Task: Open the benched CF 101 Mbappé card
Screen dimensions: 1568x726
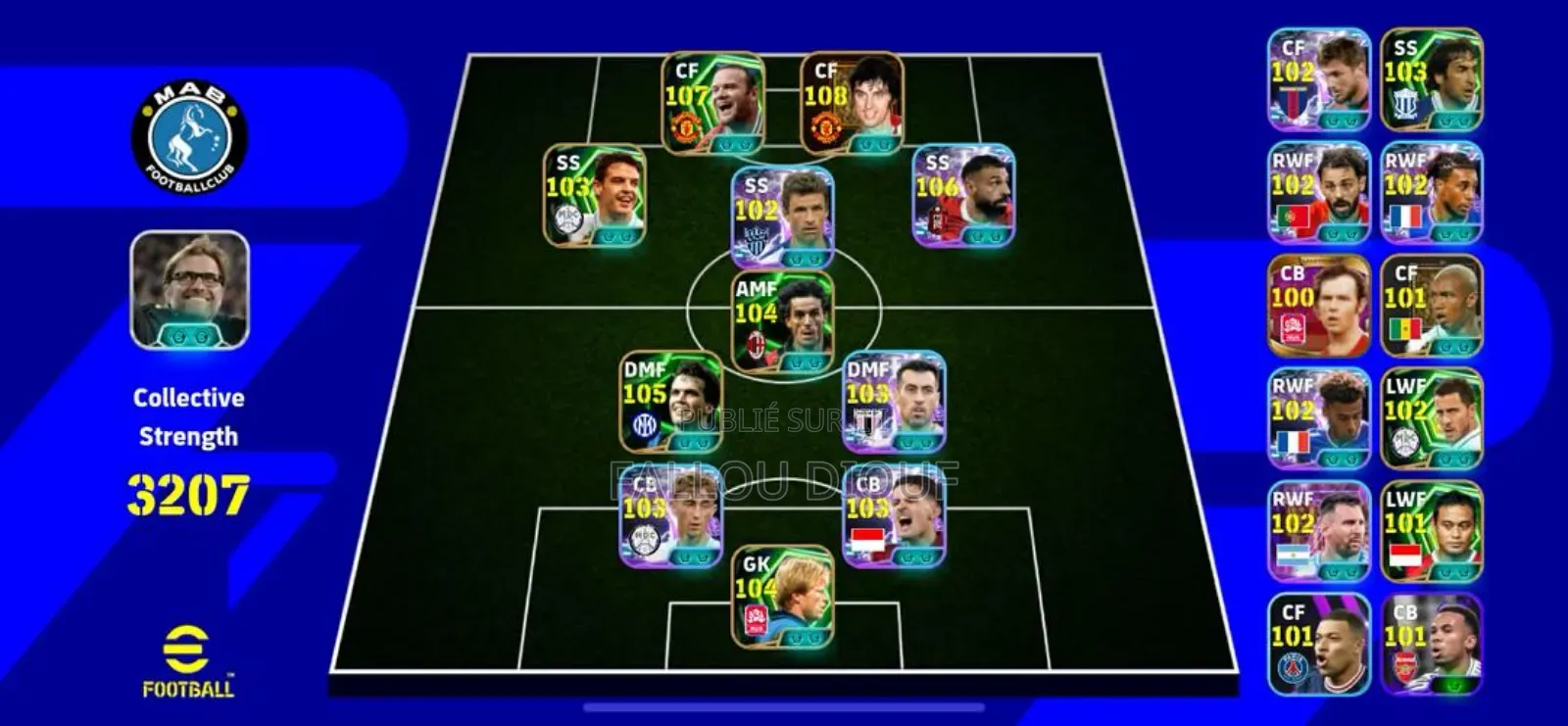Action: pos(1318,642)
